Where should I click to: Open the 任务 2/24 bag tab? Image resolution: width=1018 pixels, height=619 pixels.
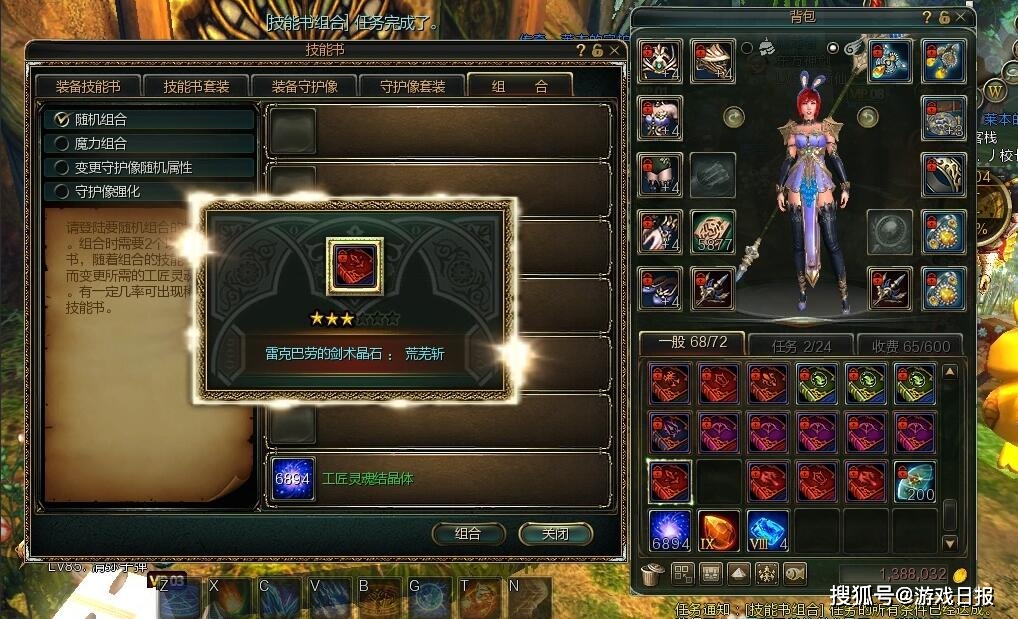coord(800,345)
